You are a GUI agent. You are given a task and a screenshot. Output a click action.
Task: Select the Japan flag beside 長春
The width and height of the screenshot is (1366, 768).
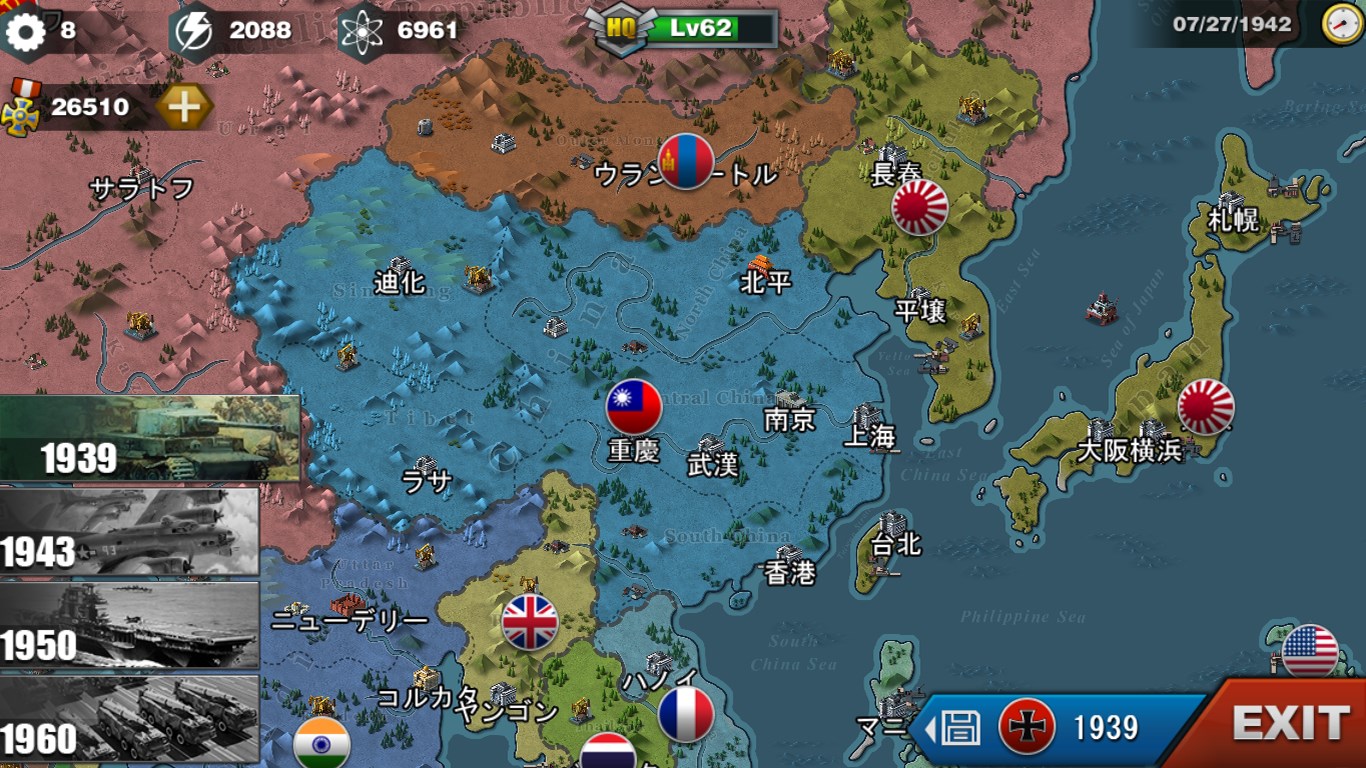(920, 207)
